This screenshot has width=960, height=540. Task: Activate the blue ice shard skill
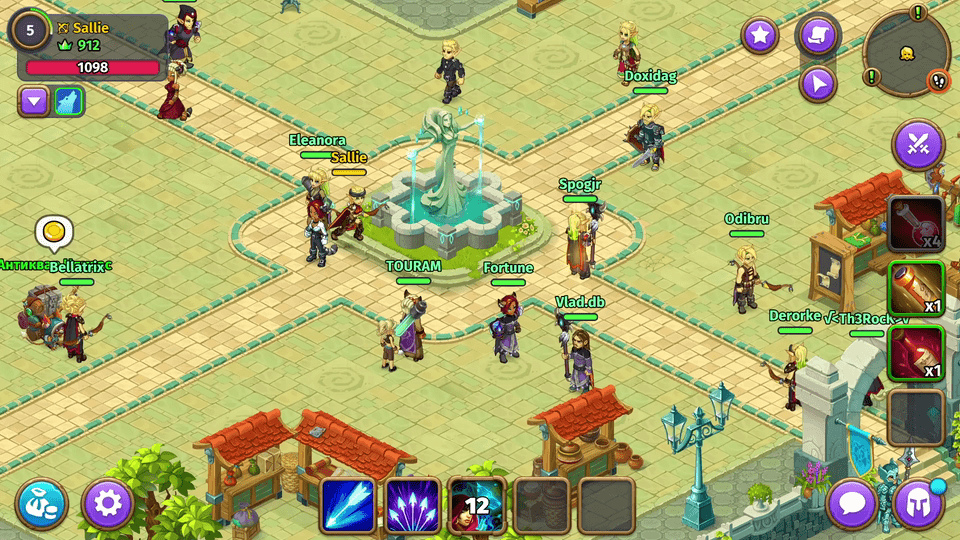(347, 504)
